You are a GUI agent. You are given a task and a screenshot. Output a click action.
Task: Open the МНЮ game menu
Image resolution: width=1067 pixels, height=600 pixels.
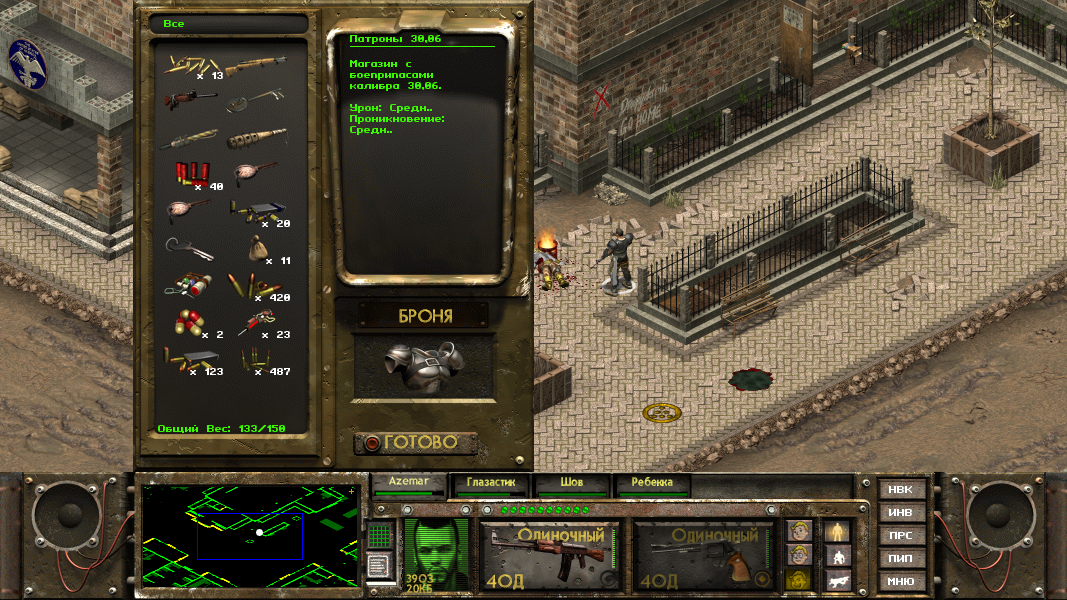(x=901, y=581)
